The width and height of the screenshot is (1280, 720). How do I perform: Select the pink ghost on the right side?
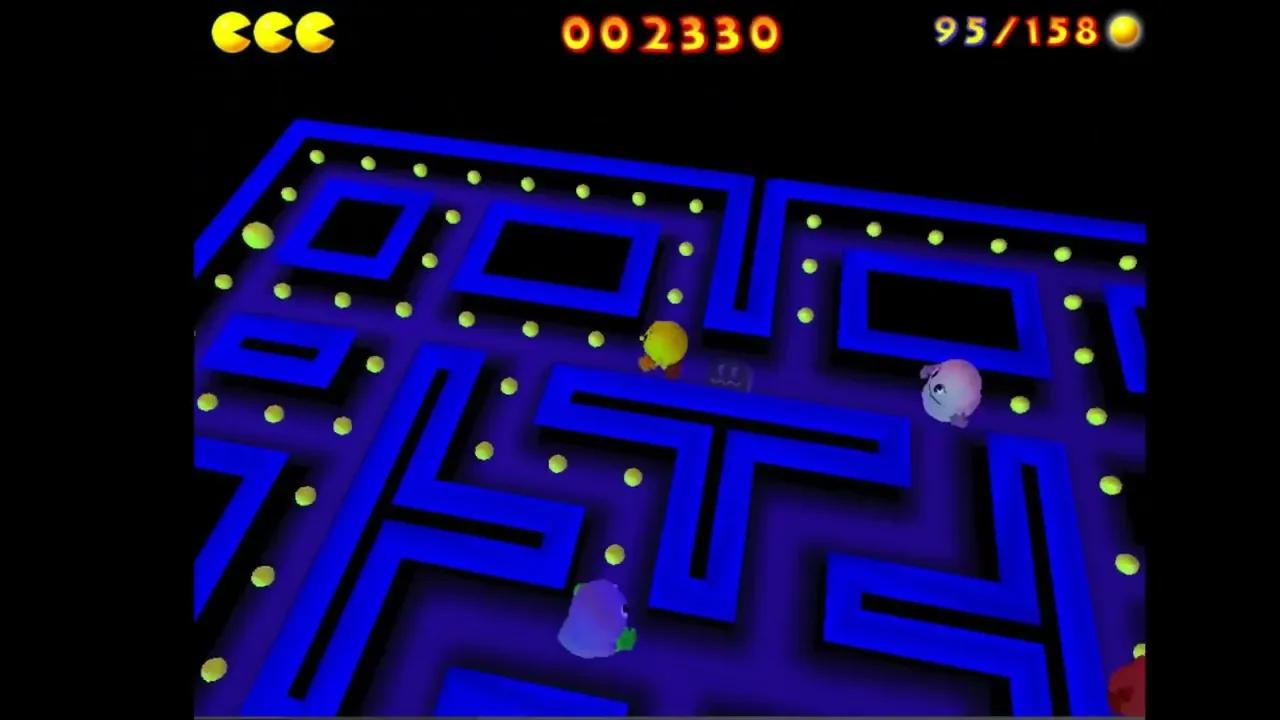tap(948, 390)
